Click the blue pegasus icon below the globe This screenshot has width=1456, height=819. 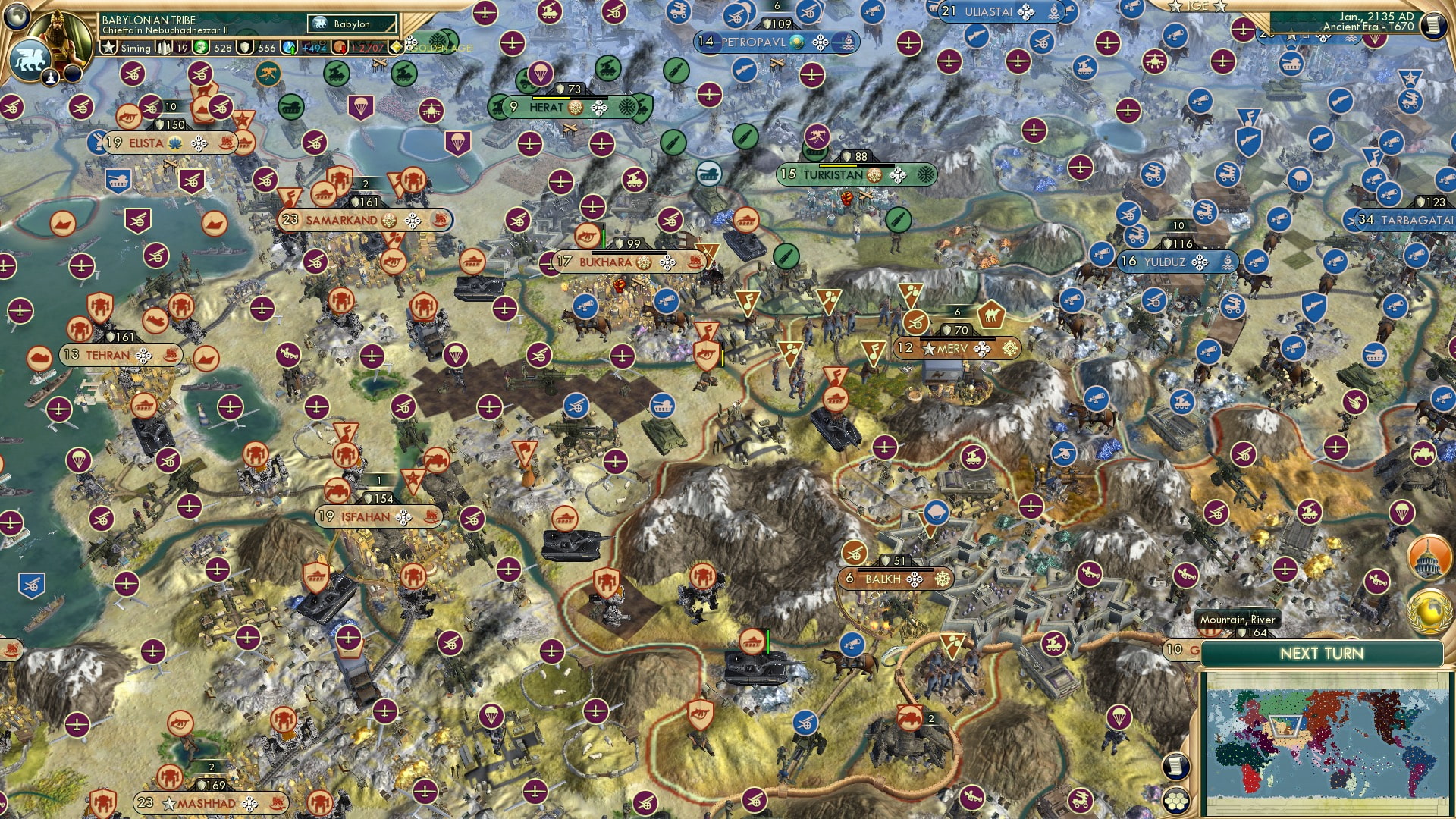point(29,60)
